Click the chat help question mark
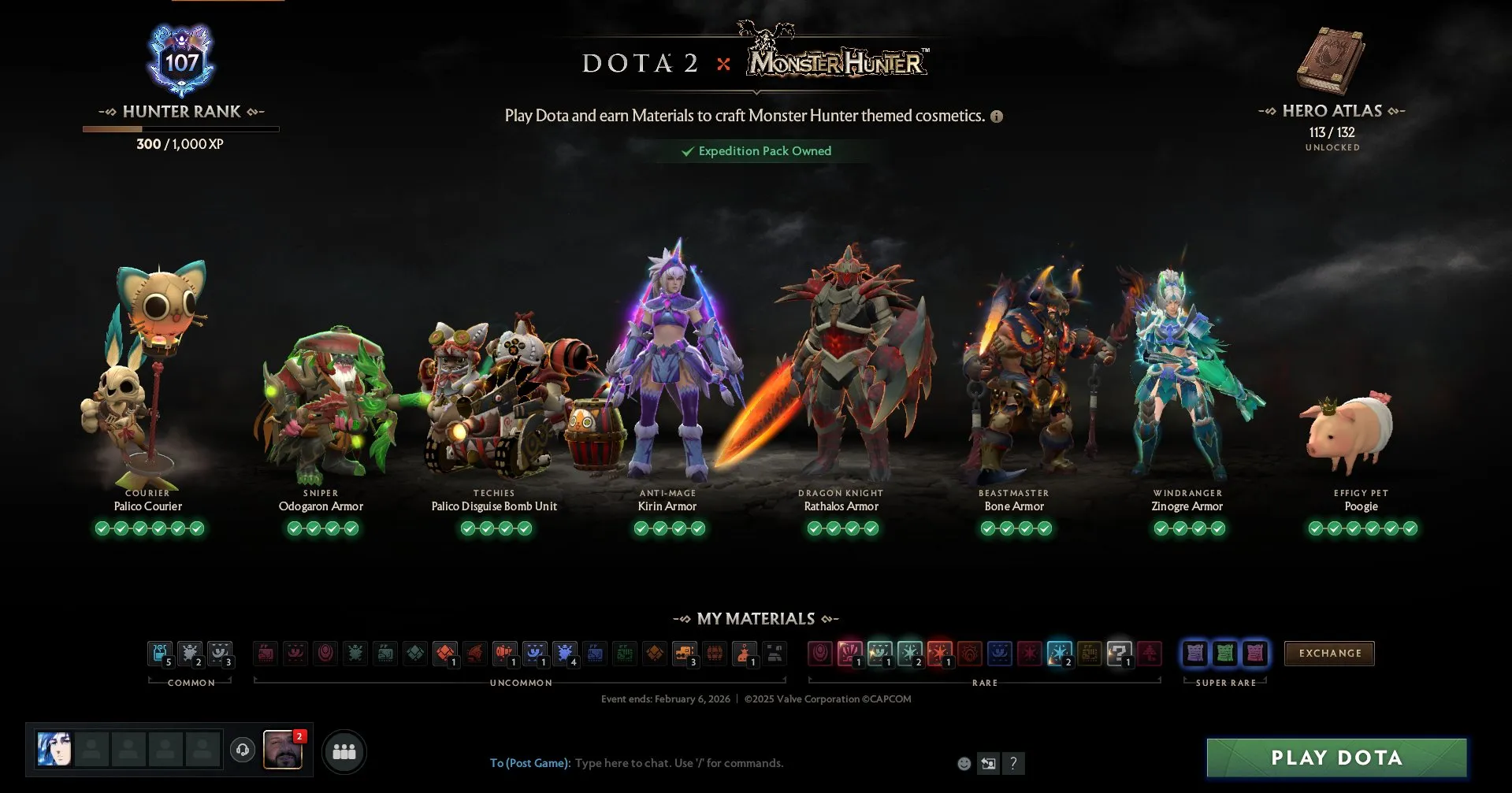 click(1013, 763)
